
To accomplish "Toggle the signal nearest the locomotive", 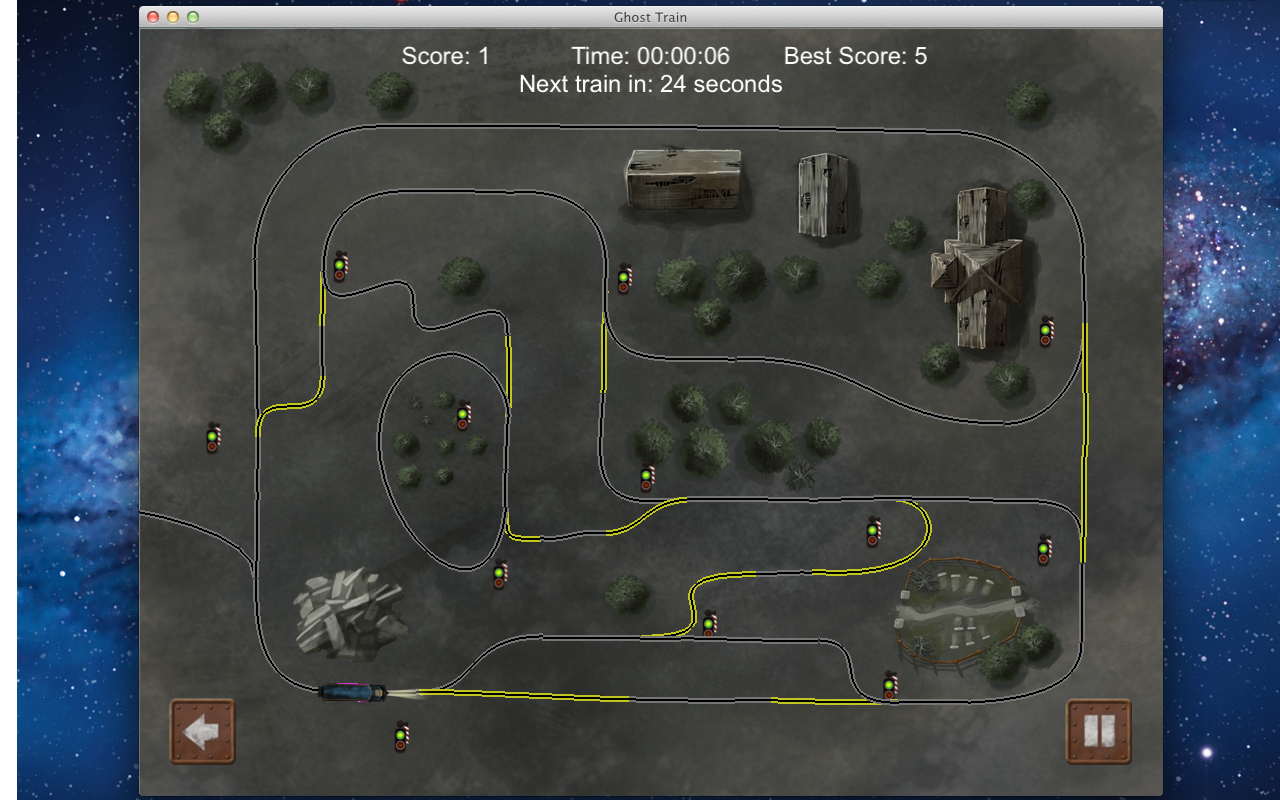I will (x=401, y=737).
